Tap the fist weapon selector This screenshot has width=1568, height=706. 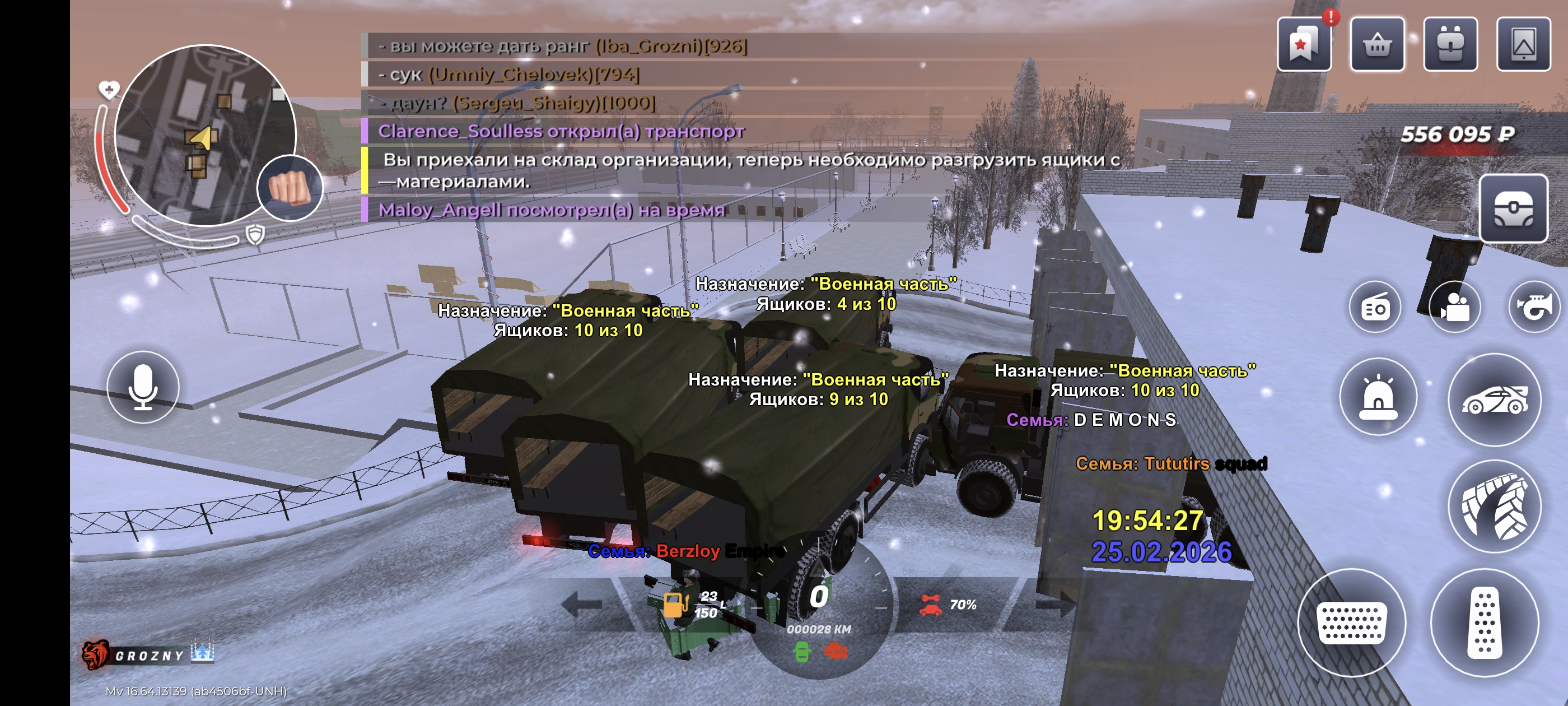pos(290,188)
